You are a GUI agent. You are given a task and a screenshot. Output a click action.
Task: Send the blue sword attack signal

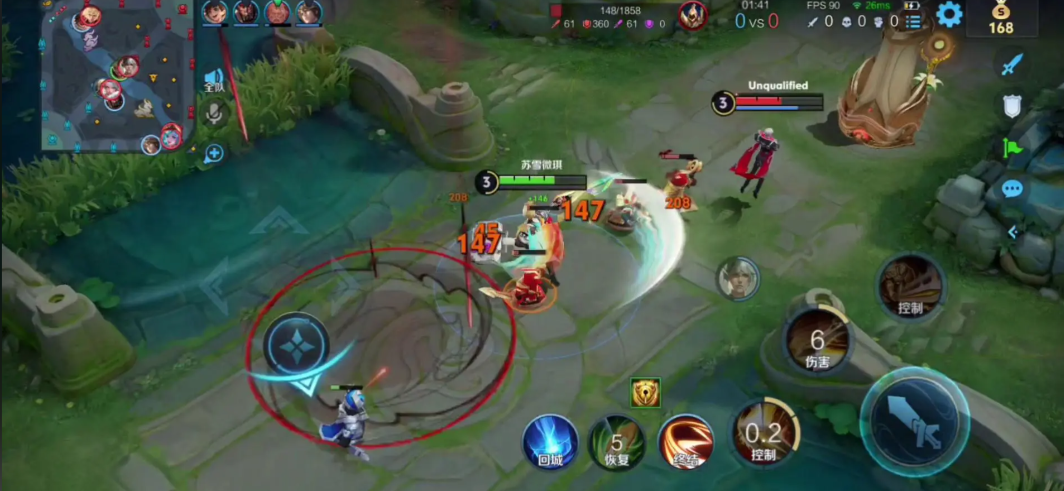[1012, 65]
